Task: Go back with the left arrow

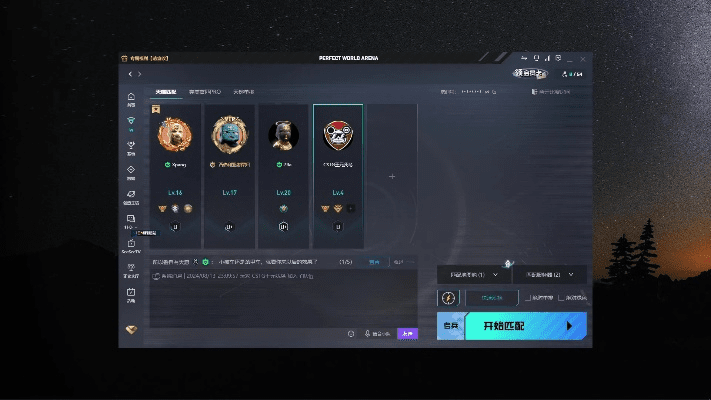Action: pyautogui.click(x=130, y=74)
